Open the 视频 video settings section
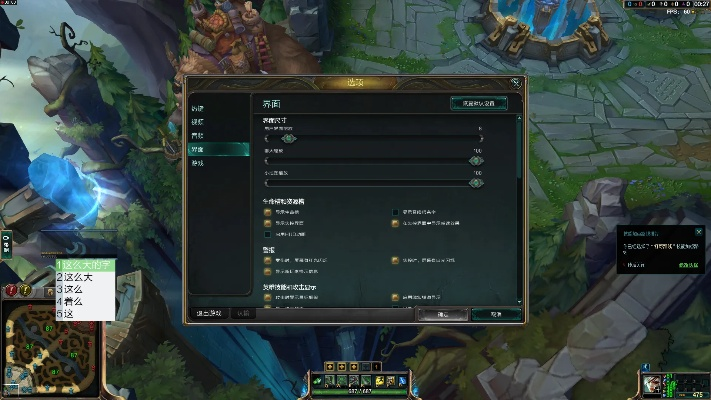Viewport: 711px width, 400px height. tap(198, 121)
